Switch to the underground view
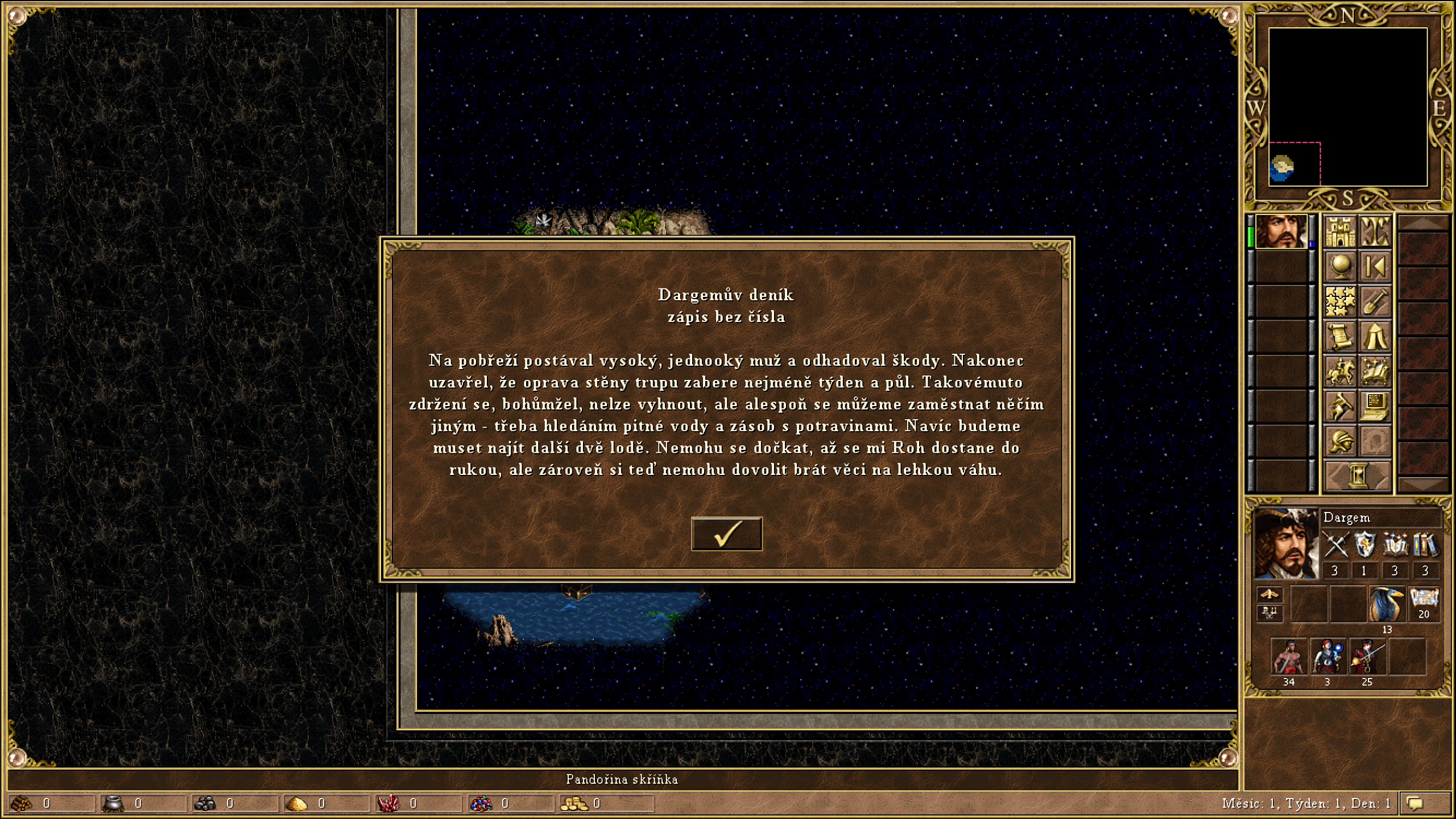The height and width of the screenshot is (819, 1456). click(1375, 231)
